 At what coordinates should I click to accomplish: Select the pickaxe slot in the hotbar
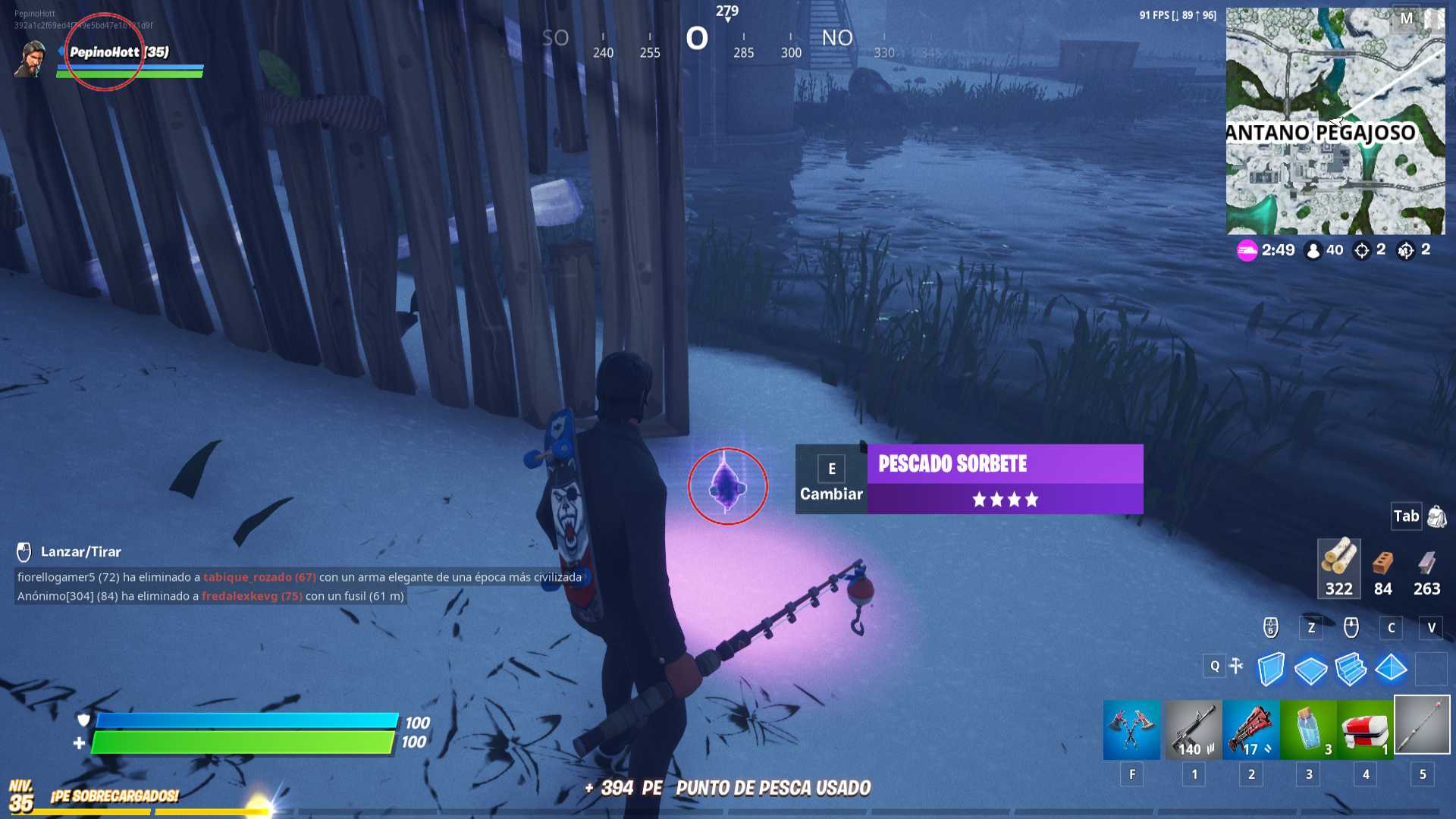pos(1131,730)
